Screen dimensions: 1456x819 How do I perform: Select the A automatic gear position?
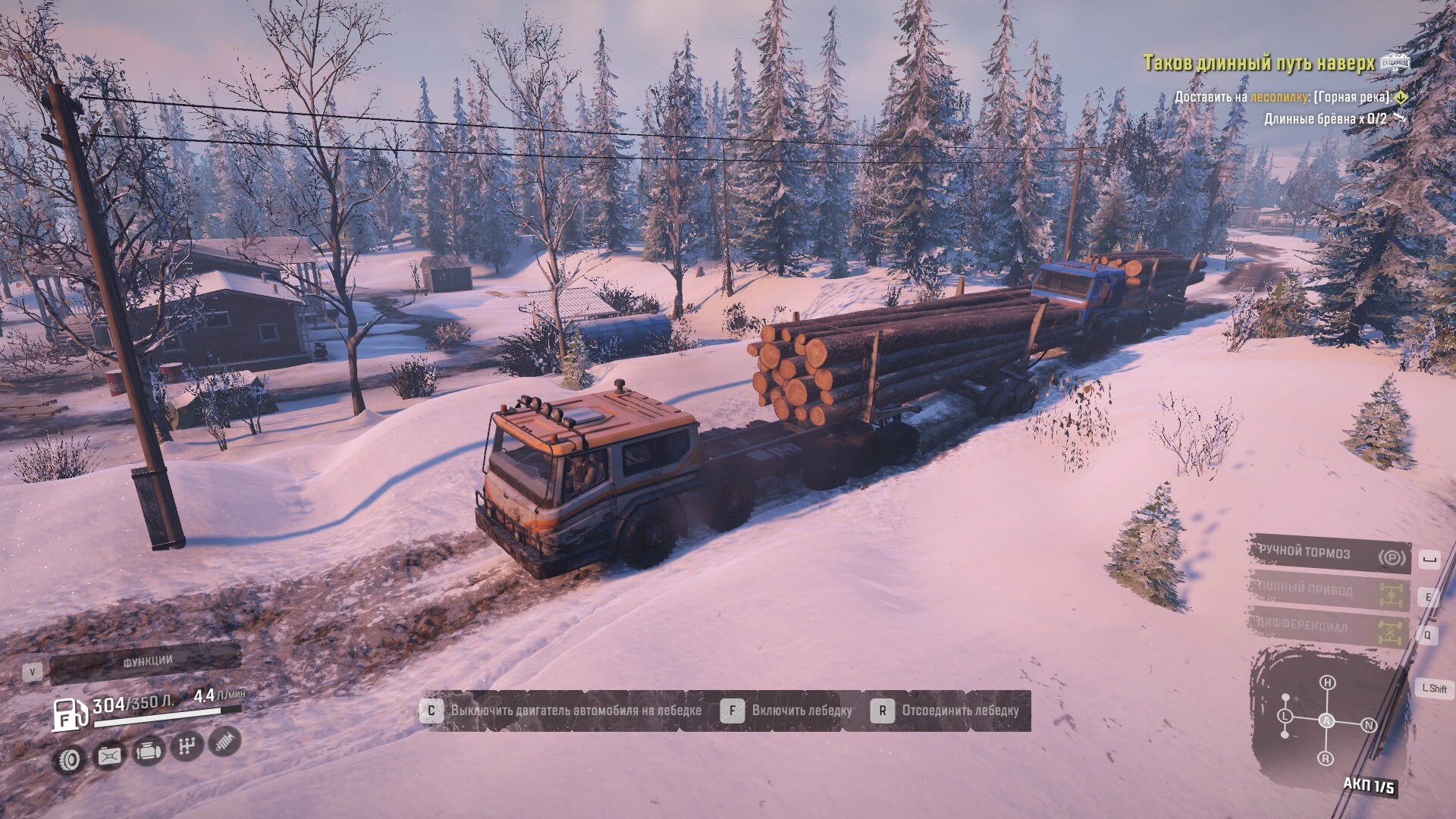pyautogui.click(x=1326, y=720)
